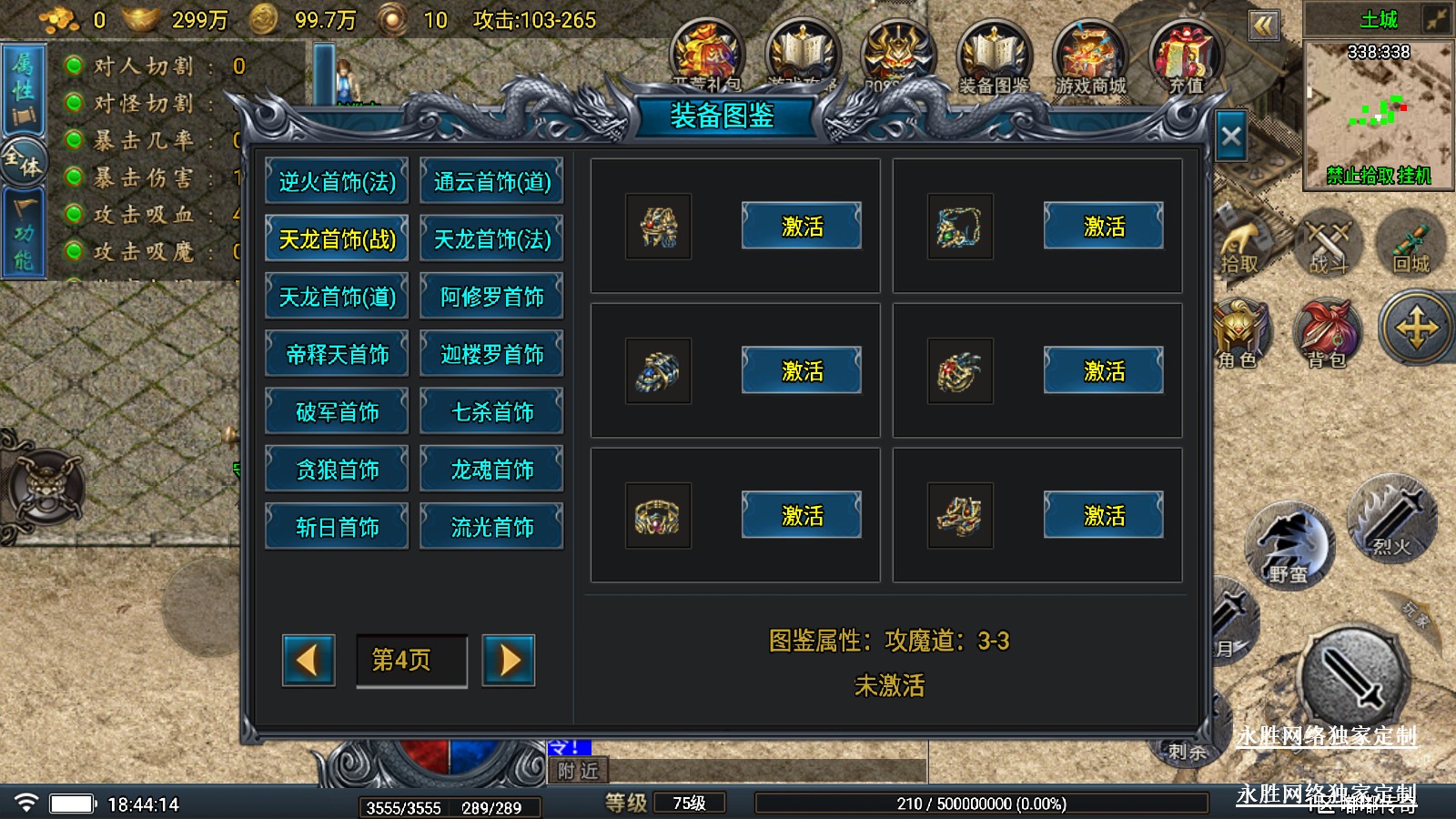Open the 游戏商城 shop icon
This screenshot has height=819, width=1456.
[x=1089, y=58]
